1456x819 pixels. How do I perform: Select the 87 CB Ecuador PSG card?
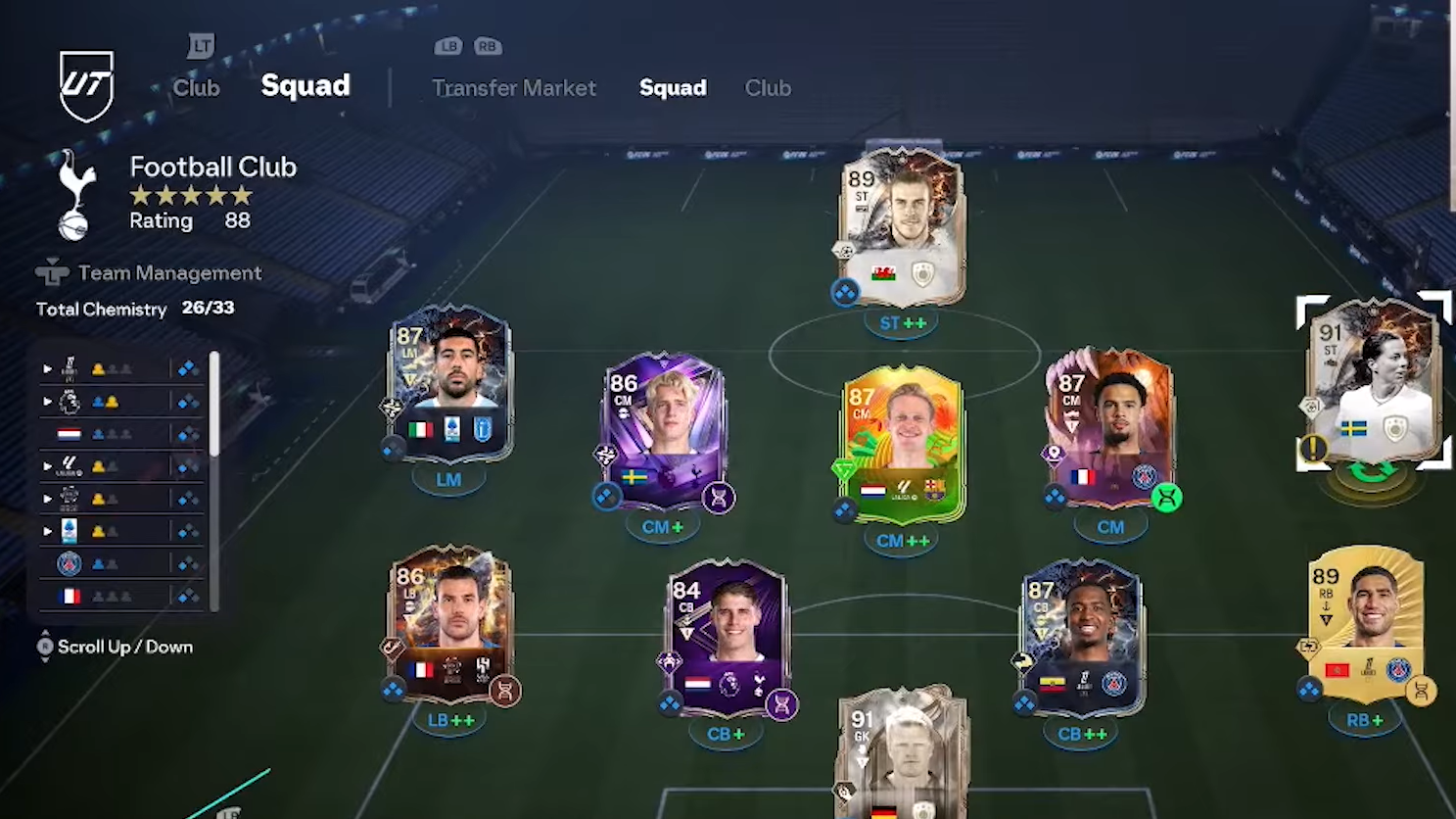click(1082, 638)
